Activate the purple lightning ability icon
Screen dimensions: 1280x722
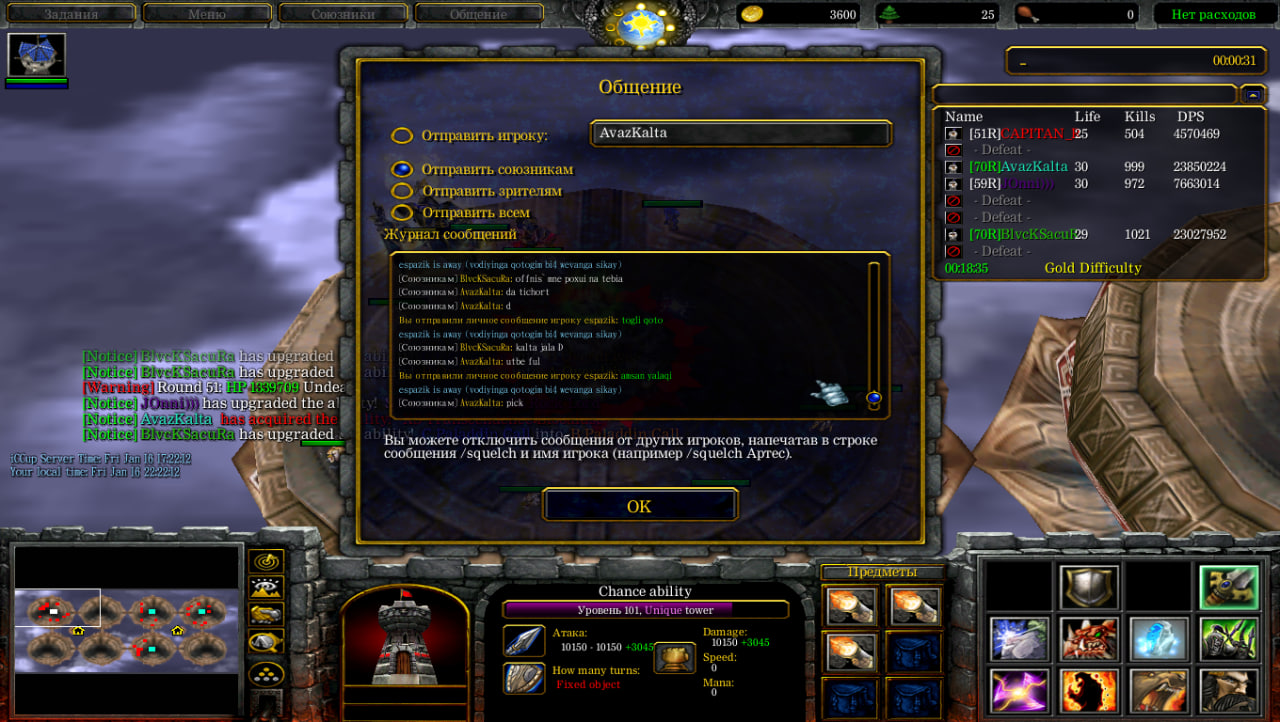[1019, 691]
